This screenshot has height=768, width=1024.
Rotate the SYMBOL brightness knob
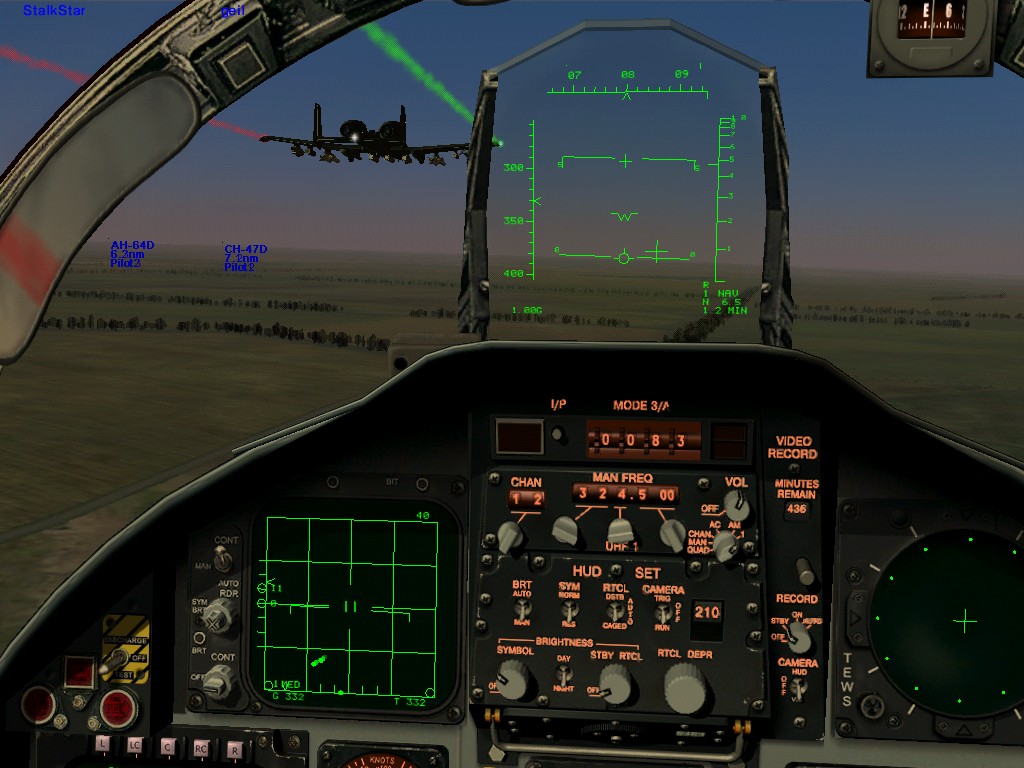coord(514,682)
